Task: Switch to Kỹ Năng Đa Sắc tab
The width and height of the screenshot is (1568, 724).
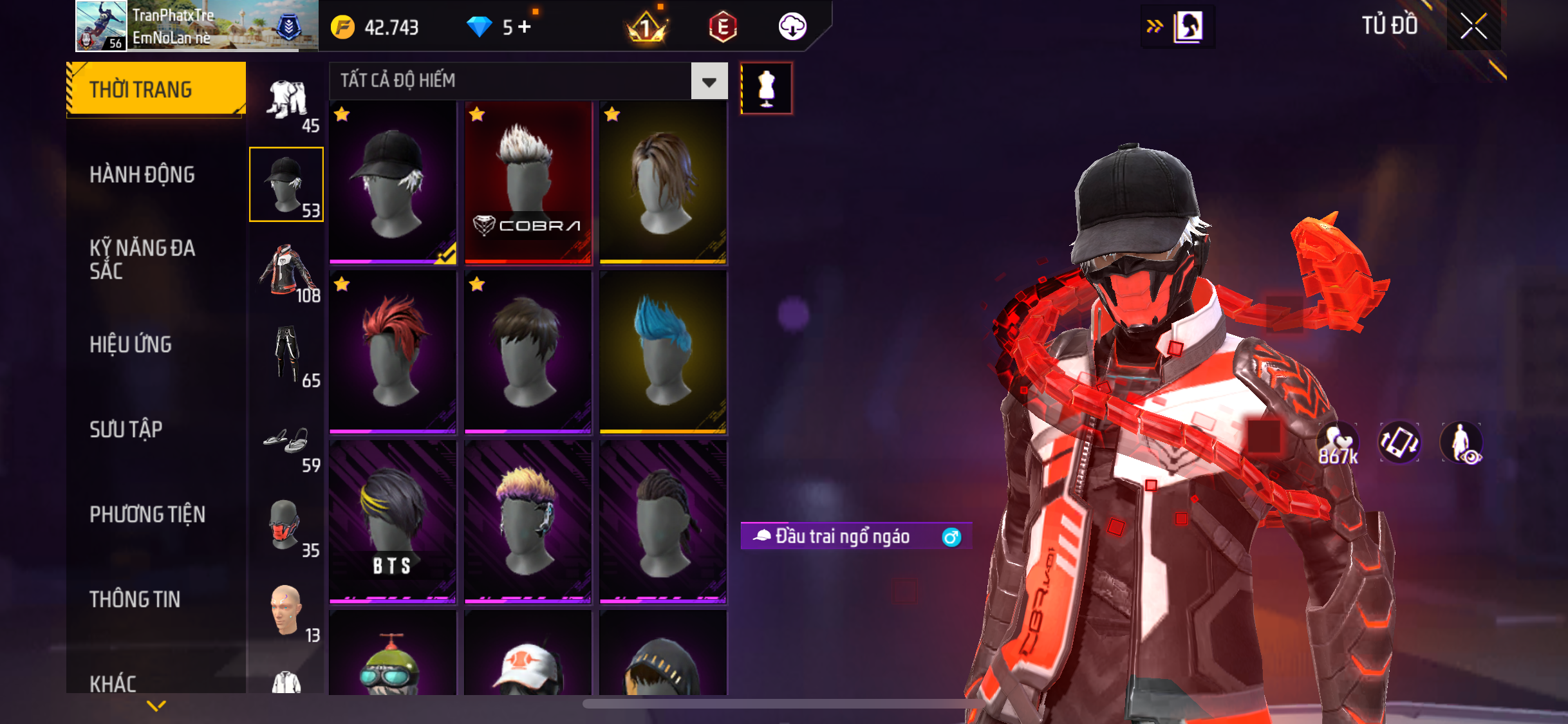Action: coord(142,259)
